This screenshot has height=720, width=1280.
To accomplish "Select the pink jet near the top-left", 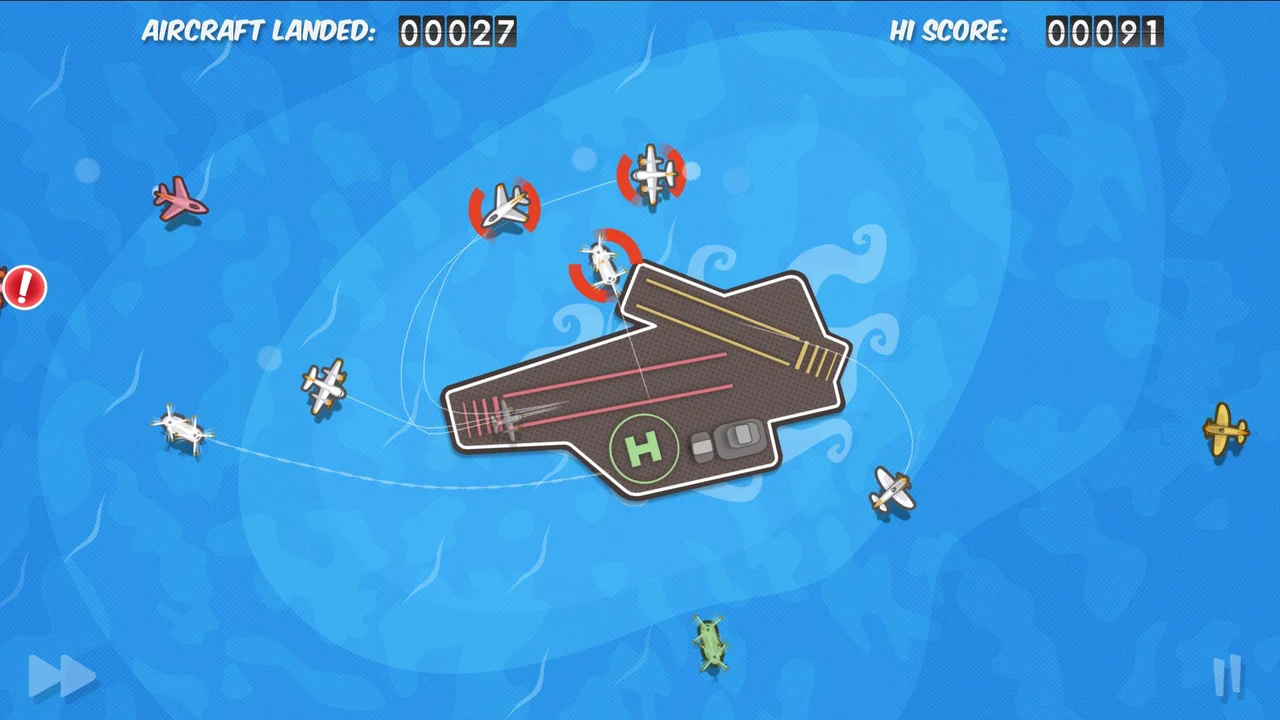I will click(x=180, y=198).
